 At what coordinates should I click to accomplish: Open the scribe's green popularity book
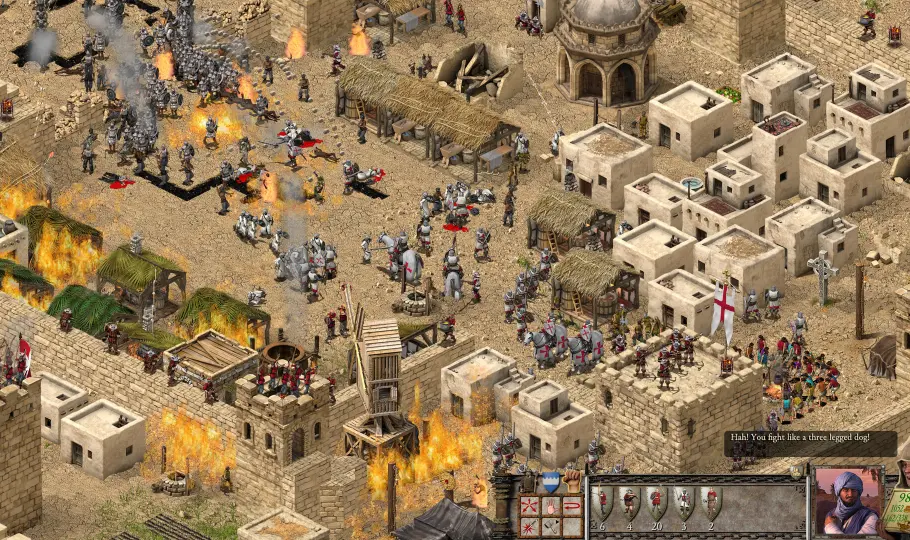pyautogui.click(x=898, y=508)
